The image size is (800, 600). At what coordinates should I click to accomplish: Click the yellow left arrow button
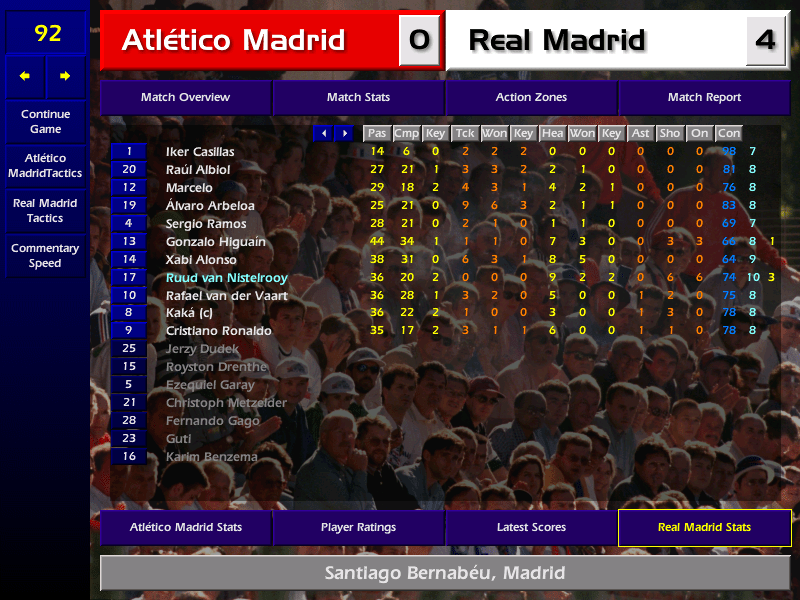tap(25, 76)
